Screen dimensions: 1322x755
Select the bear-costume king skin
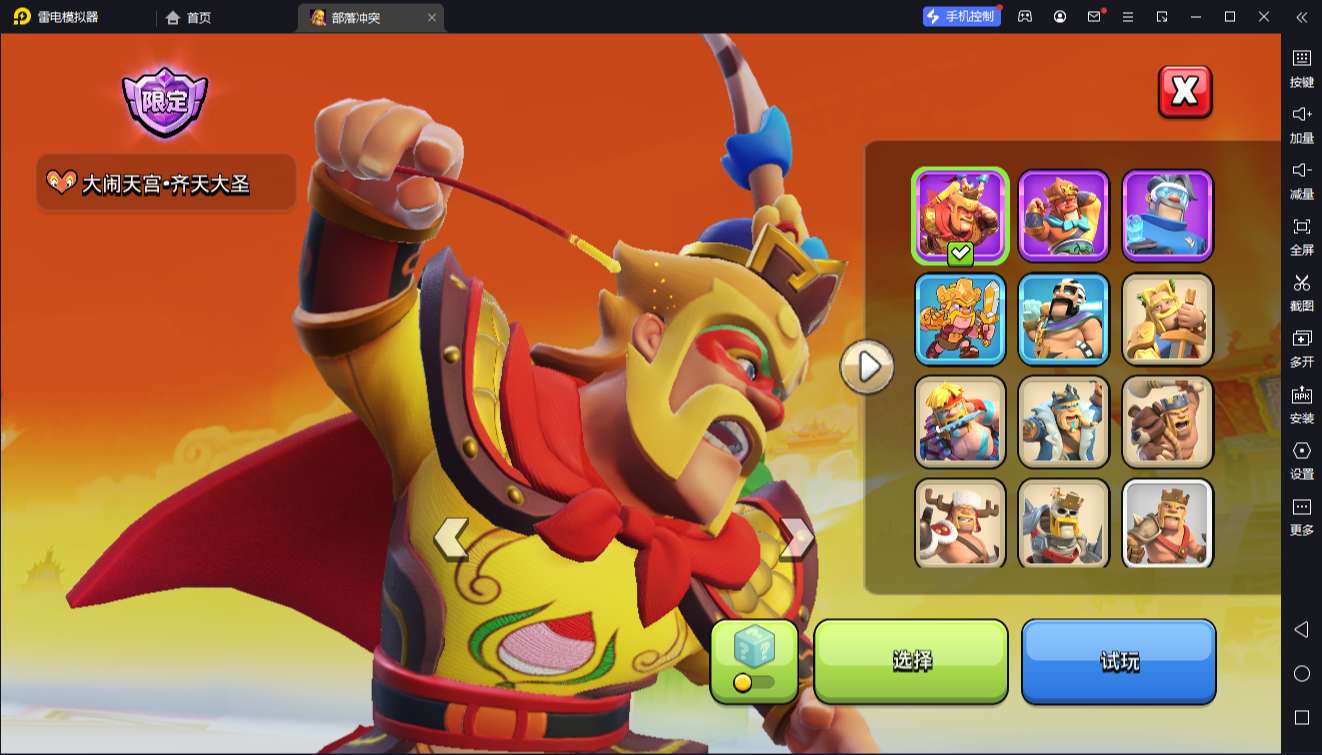(x=1167, y=421)
